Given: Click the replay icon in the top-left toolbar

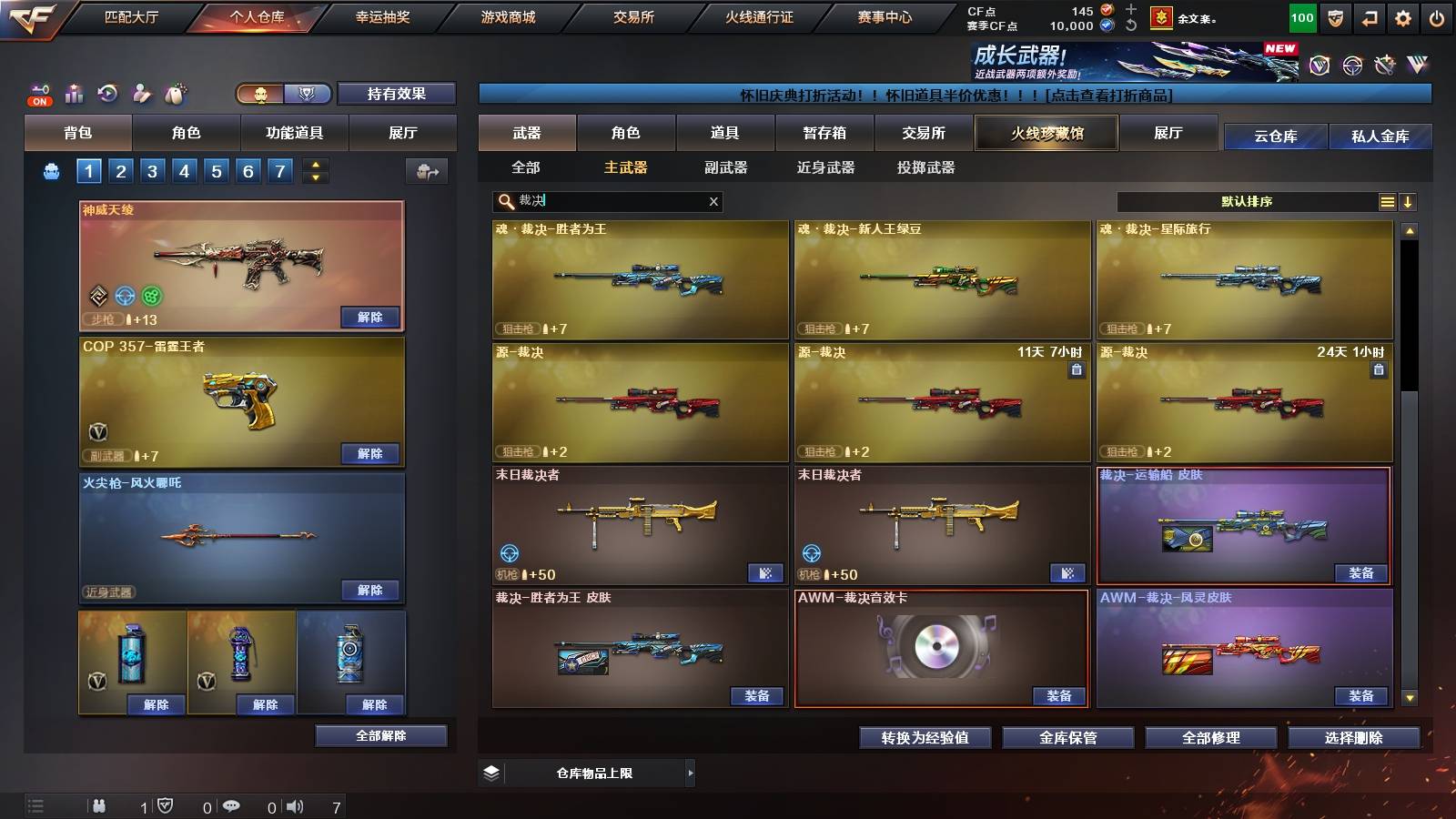Looking at the screenshot, I should 108,92.
